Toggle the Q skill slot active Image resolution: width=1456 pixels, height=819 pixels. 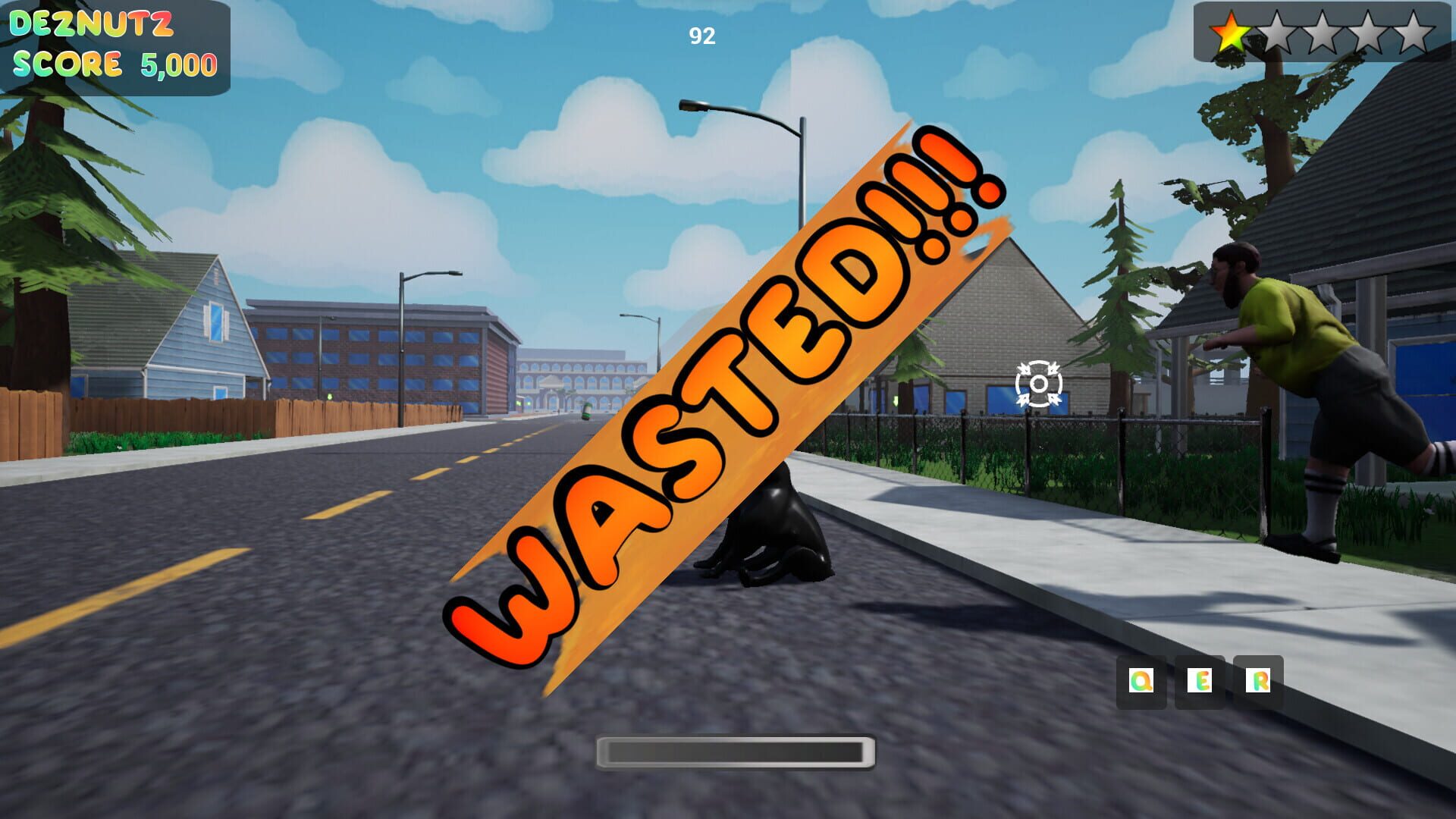(1141, 682)
